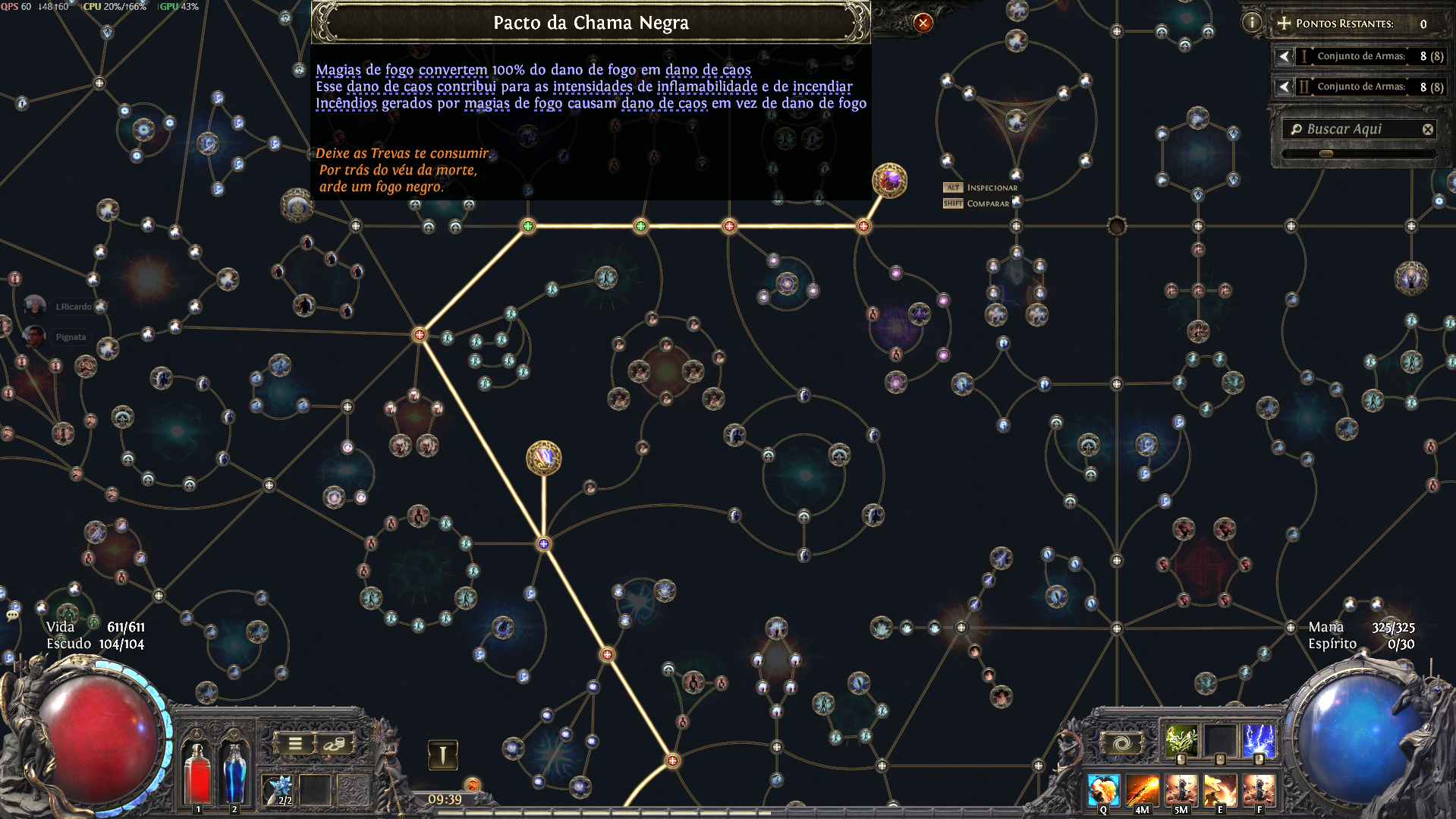Click the Buscar Aqui search field
Viewport: 1456px width, 819px height.
coord(1354,129)
